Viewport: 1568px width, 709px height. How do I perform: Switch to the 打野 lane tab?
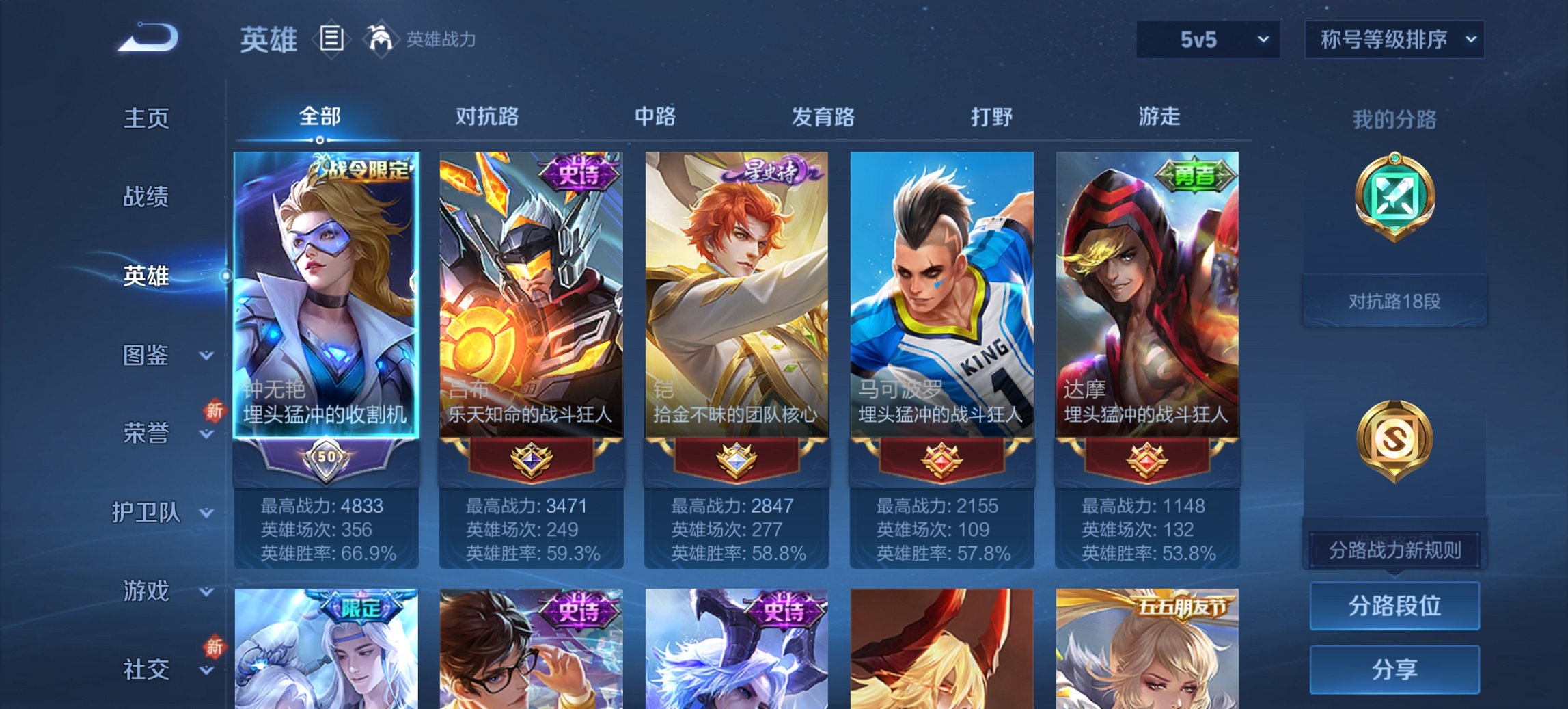click(x=989, y=118)
